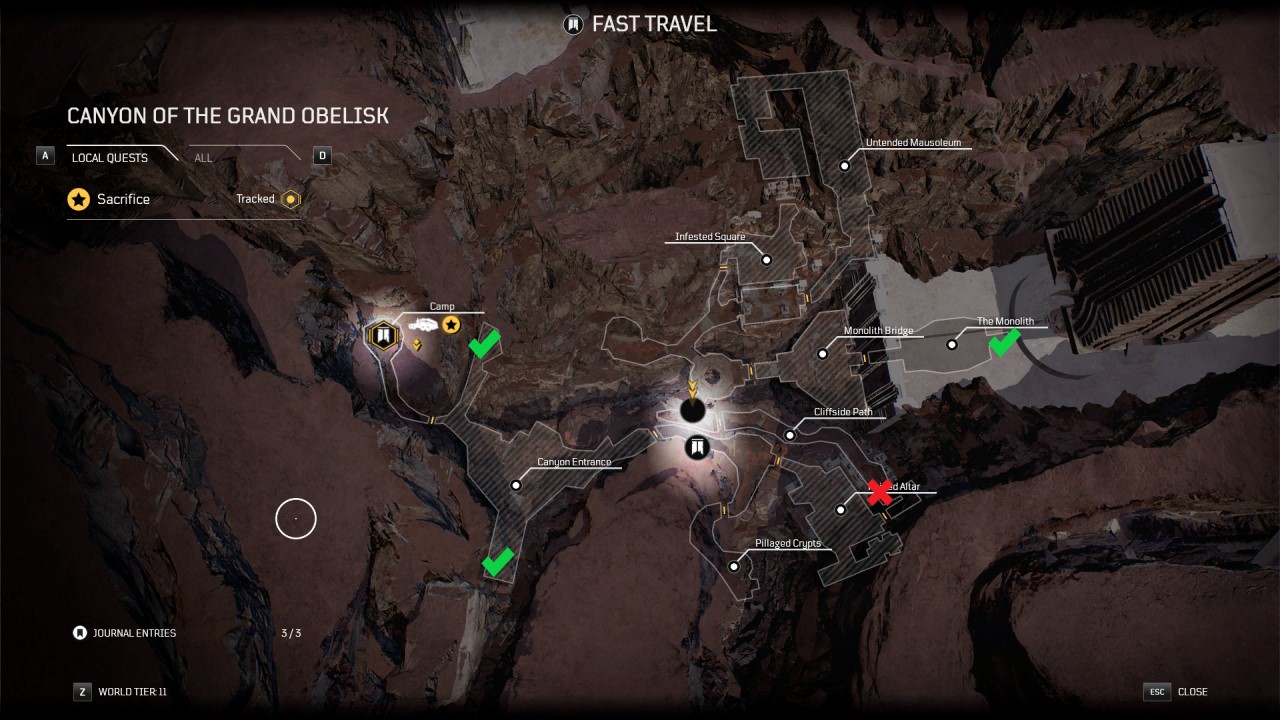This screenshot has width=1280, height=720.
Task: Fast travel to the Camp flag
Action: click(381, 334)
